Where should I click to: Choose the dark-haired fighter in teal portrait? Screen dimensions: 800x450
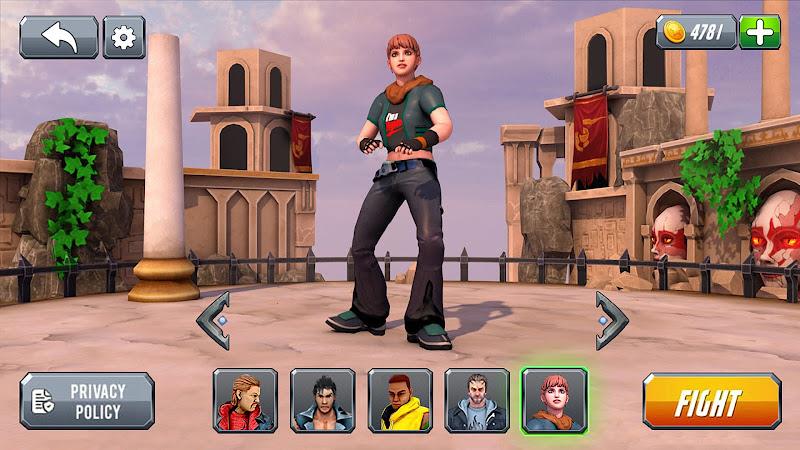pos(322,400)
